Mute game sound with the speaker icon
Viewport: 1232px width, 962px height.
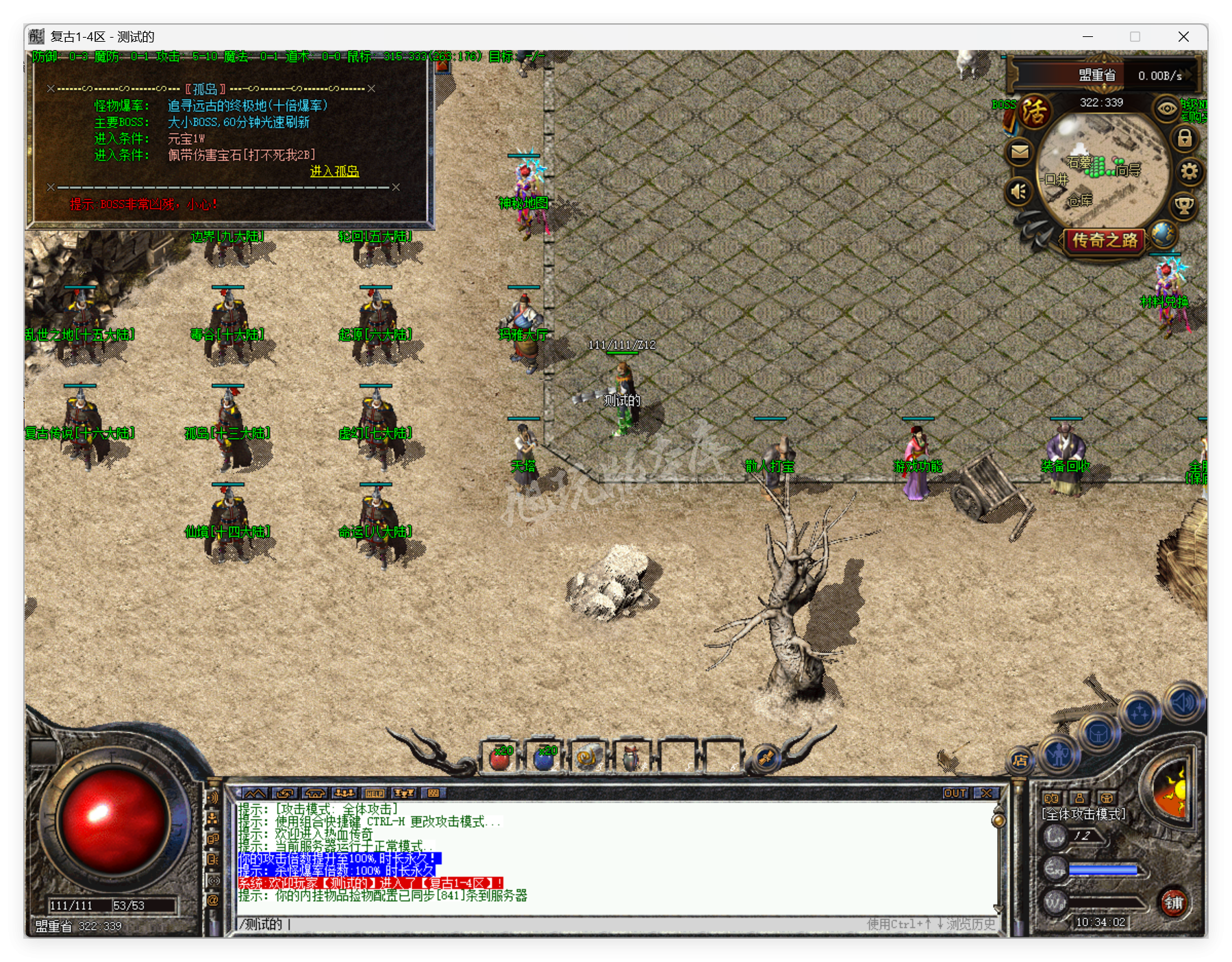tap(1019, 190)
